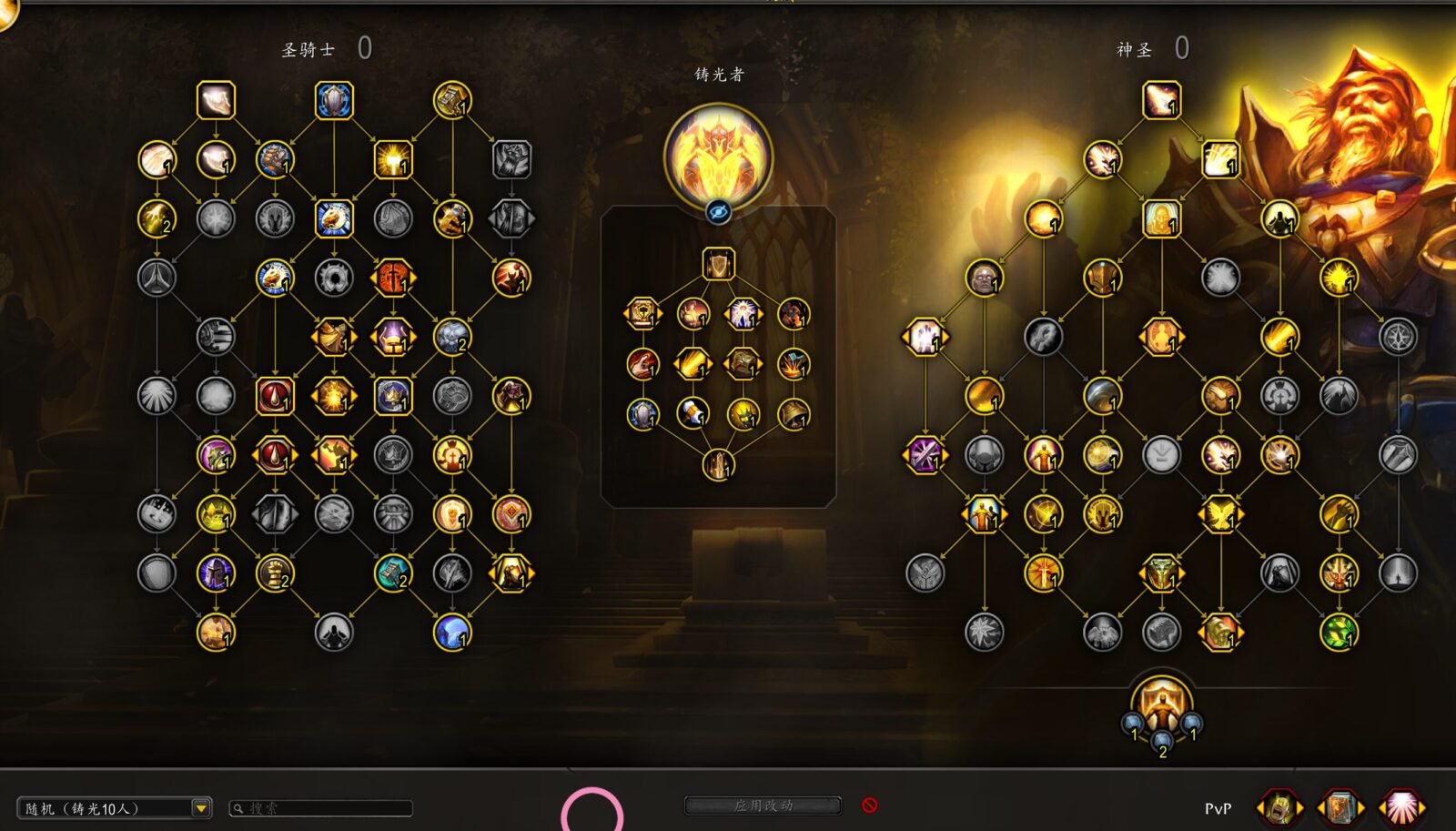Open the last PvP talent slot
The width and height of the screenshot is (1456, 831).
[x=1401, y=807]
